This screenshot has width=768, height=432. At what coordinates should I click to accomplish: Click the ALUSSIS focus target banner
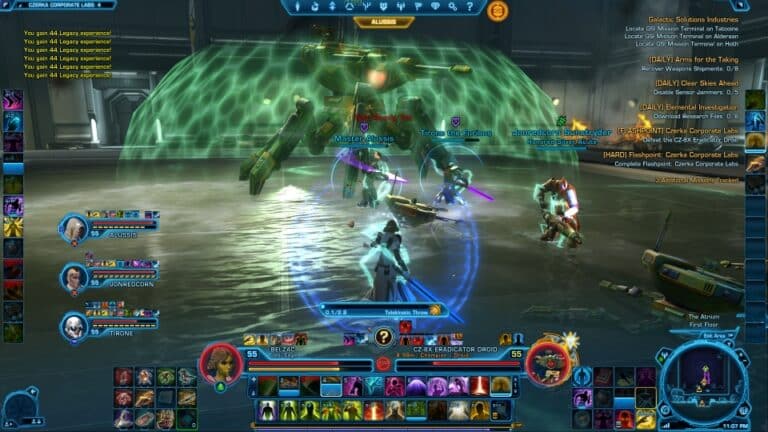click(384, 21)
